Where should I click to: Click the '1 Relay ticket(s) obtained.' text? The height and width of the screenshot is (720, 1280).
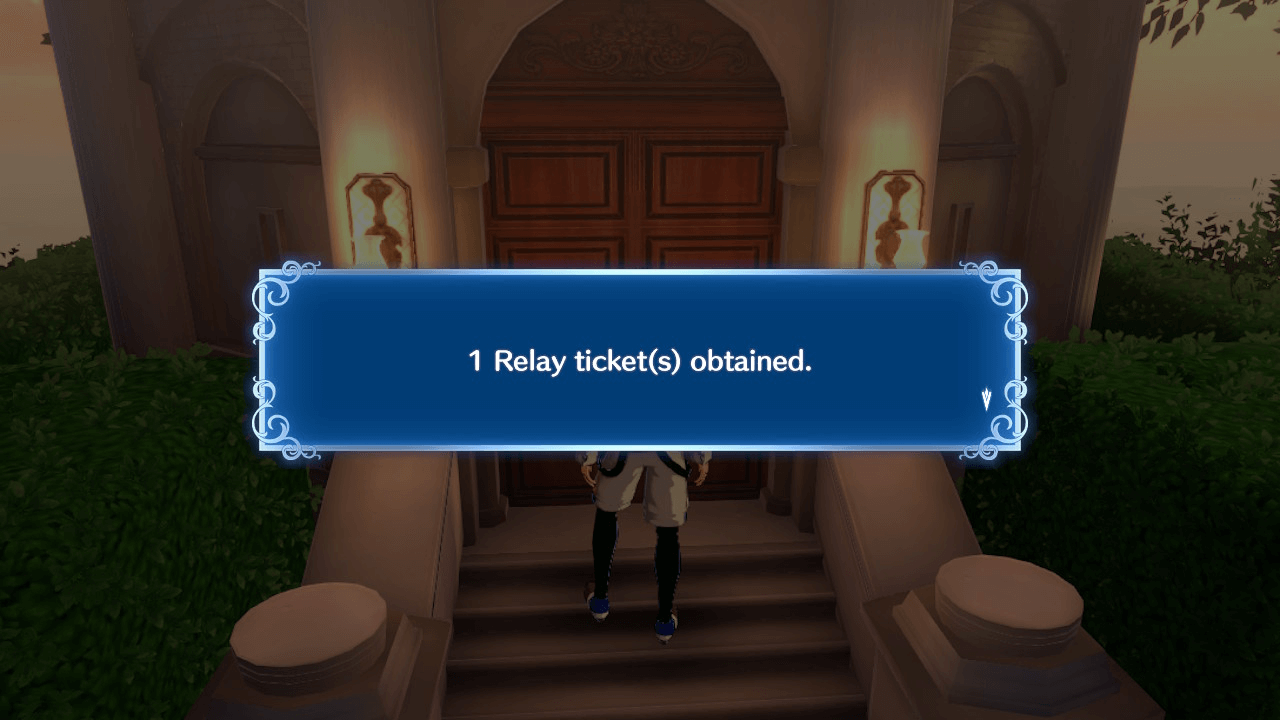pyautogui.click(x=638, y=361)
